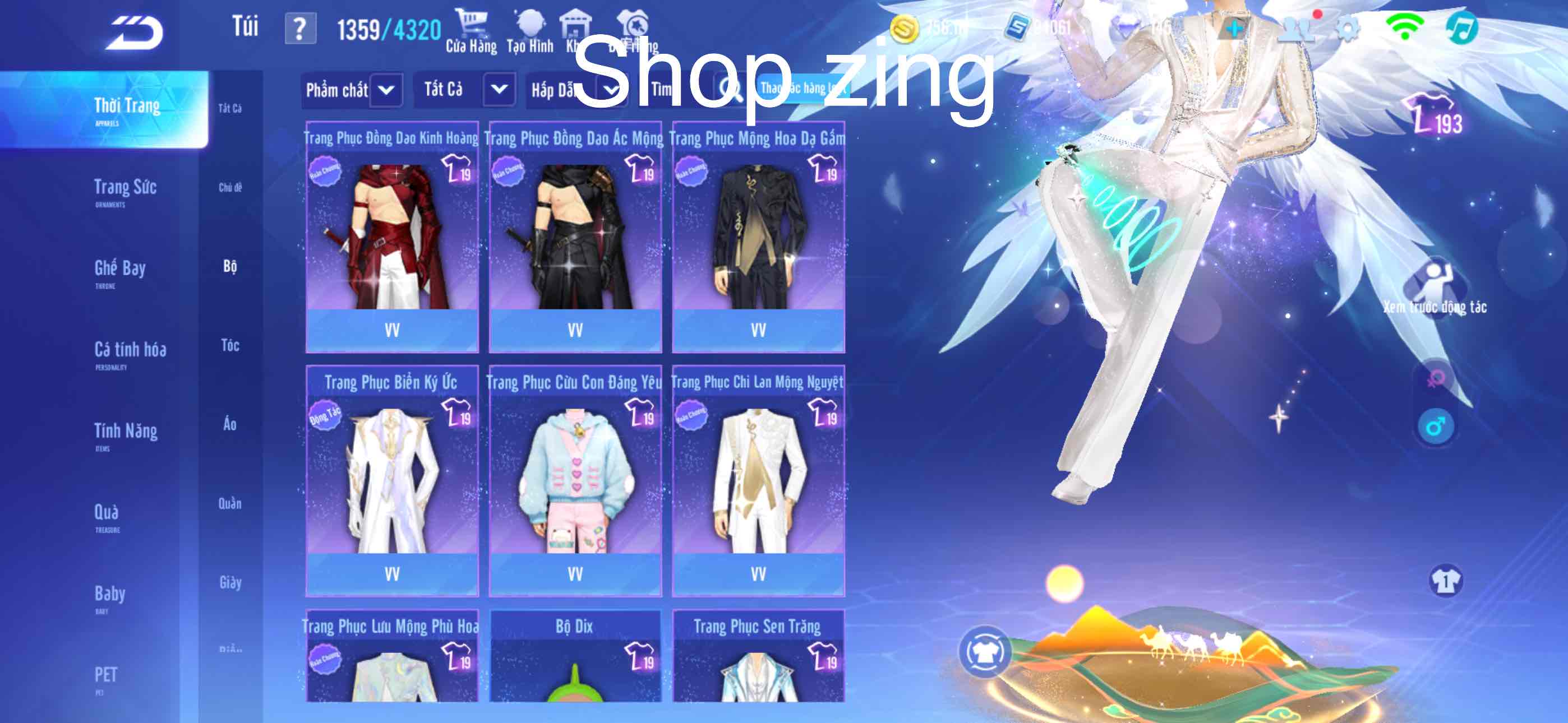
Task: Select Trang Phục Biển Ký Ức outfit
Action: (392, 481)
